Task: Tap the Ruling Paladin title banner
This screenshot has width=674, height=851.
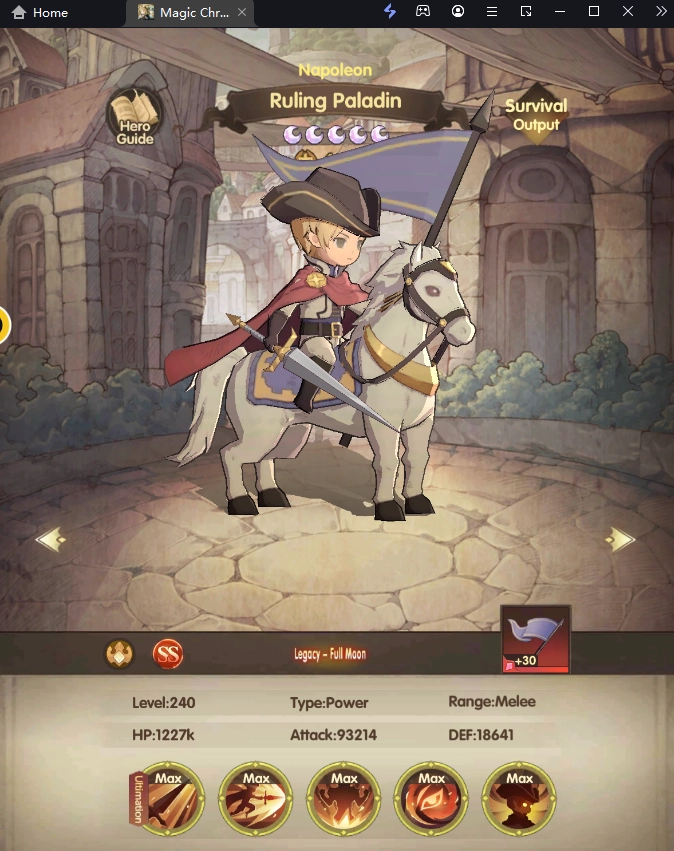Action: (x=335, y=101)
